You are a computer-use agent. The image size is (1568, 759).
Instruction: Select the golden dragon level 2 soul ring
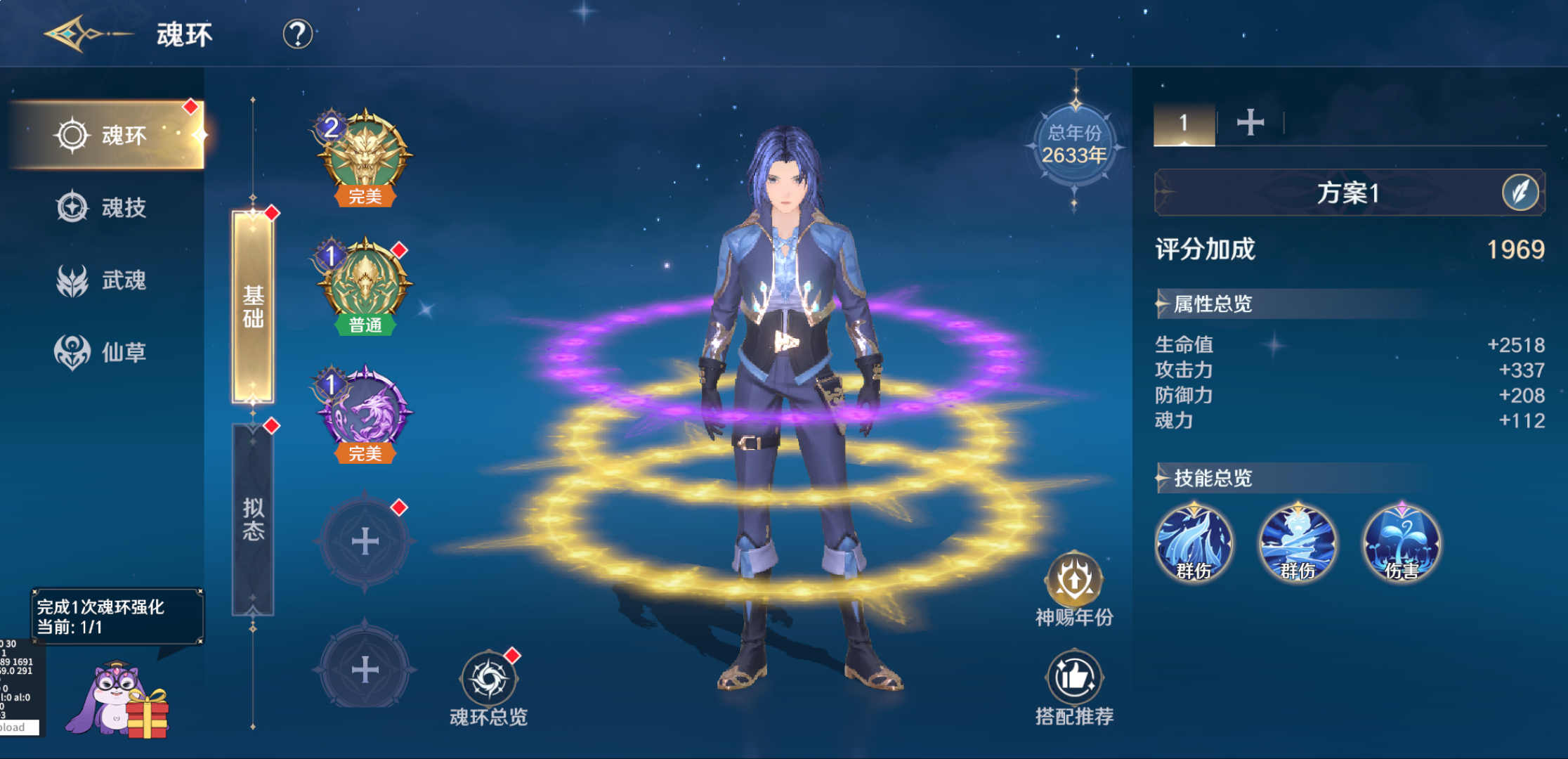click(x=365, y=156)
